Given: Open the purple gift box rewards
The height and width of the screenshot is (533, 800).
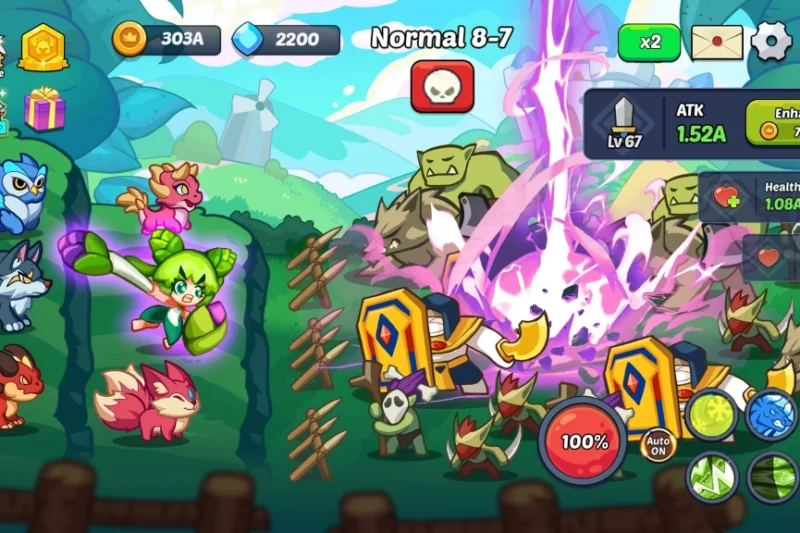Looking at the screenshot, I should click(x=44, y=108).
